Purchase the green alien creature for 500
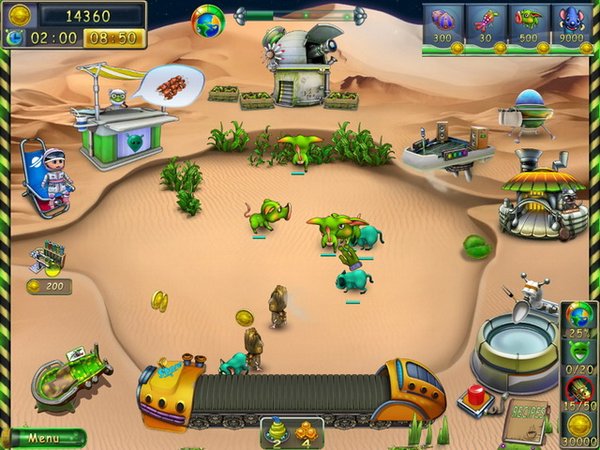600x450 pixels. tap(529, 23)
